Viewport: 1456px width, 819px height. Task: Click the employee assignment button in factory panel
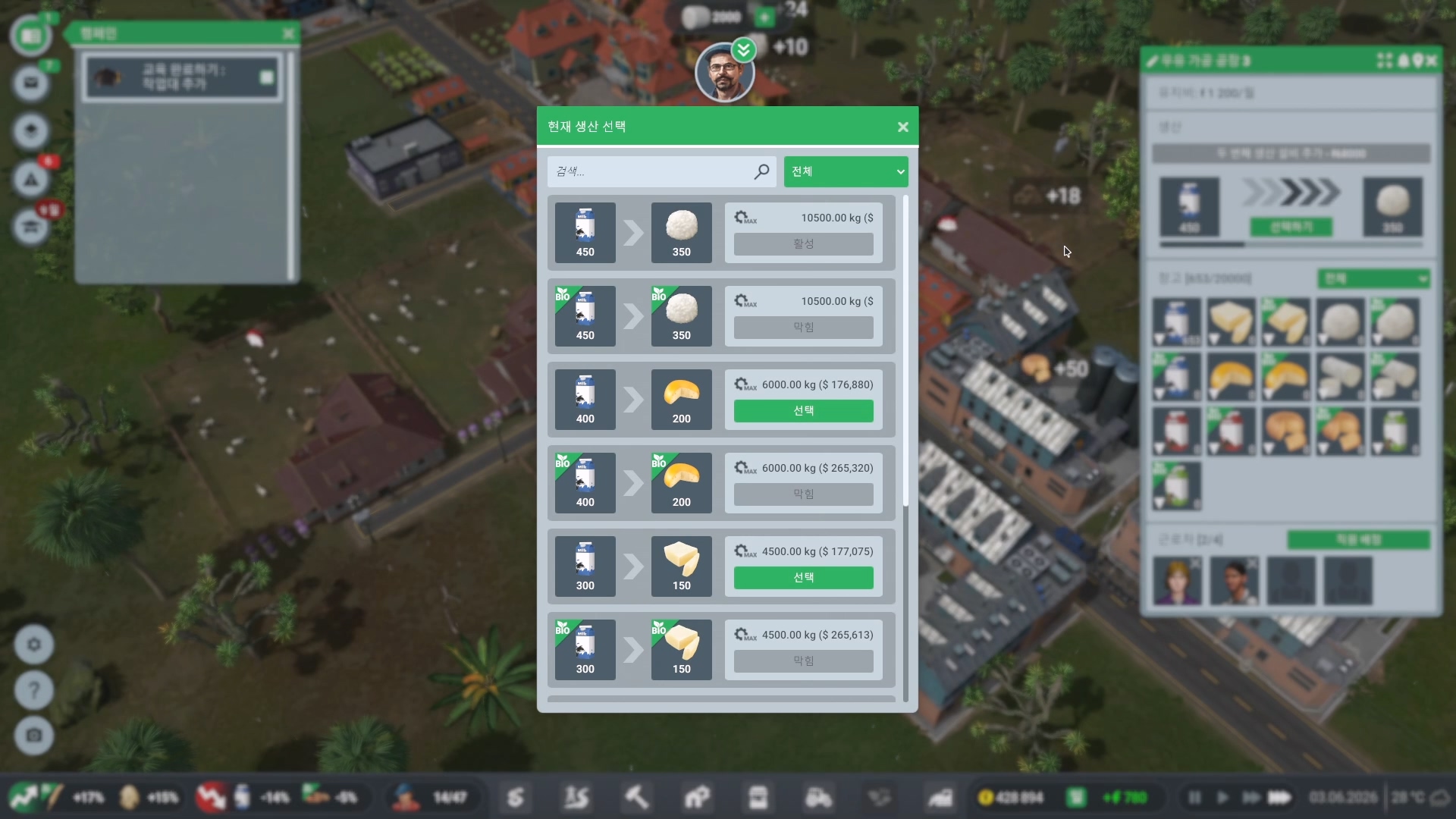click(x=1358, y=540)
